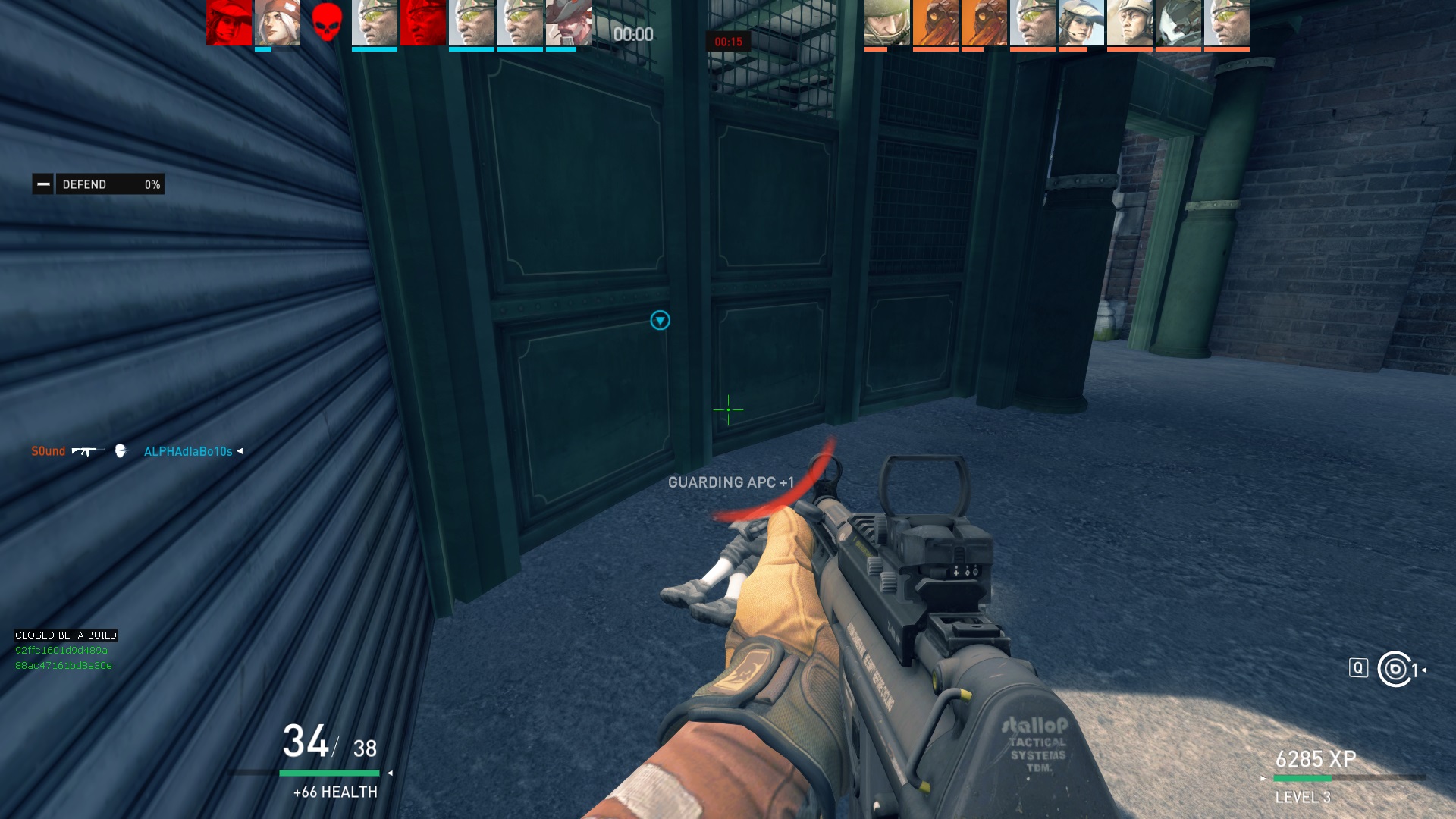Select the white armored mask enemy portrait
Viewport: 1456px width, 819px height.
1178,24
